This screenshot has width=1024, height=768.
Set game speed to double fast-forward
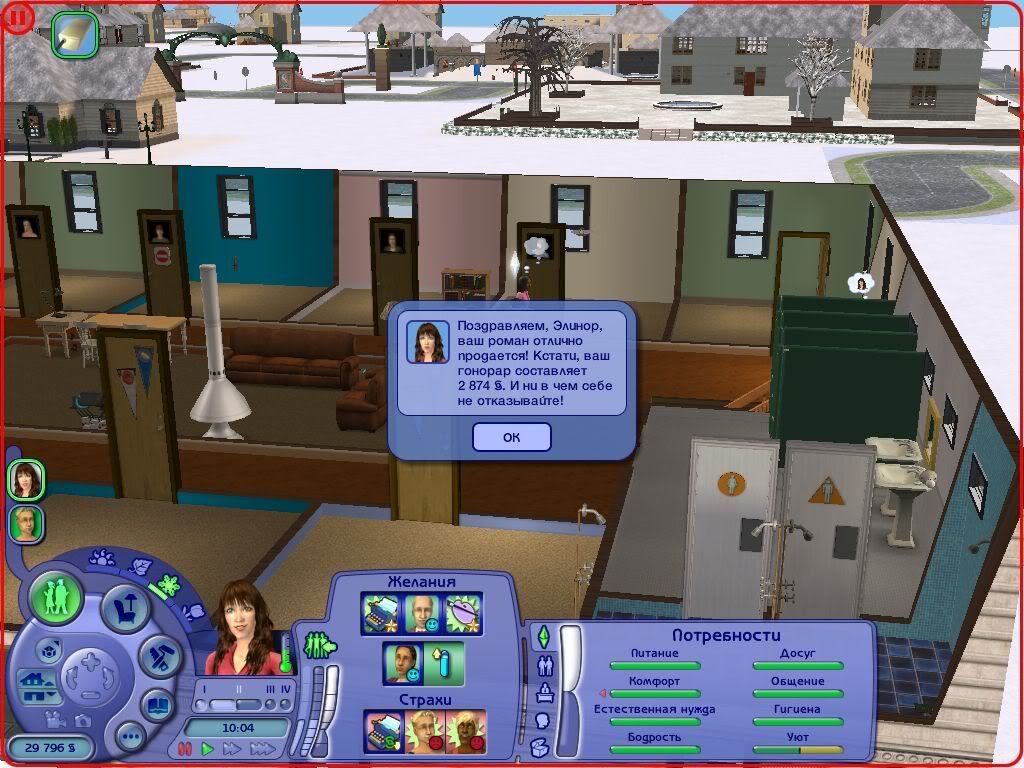coord(232,748)
